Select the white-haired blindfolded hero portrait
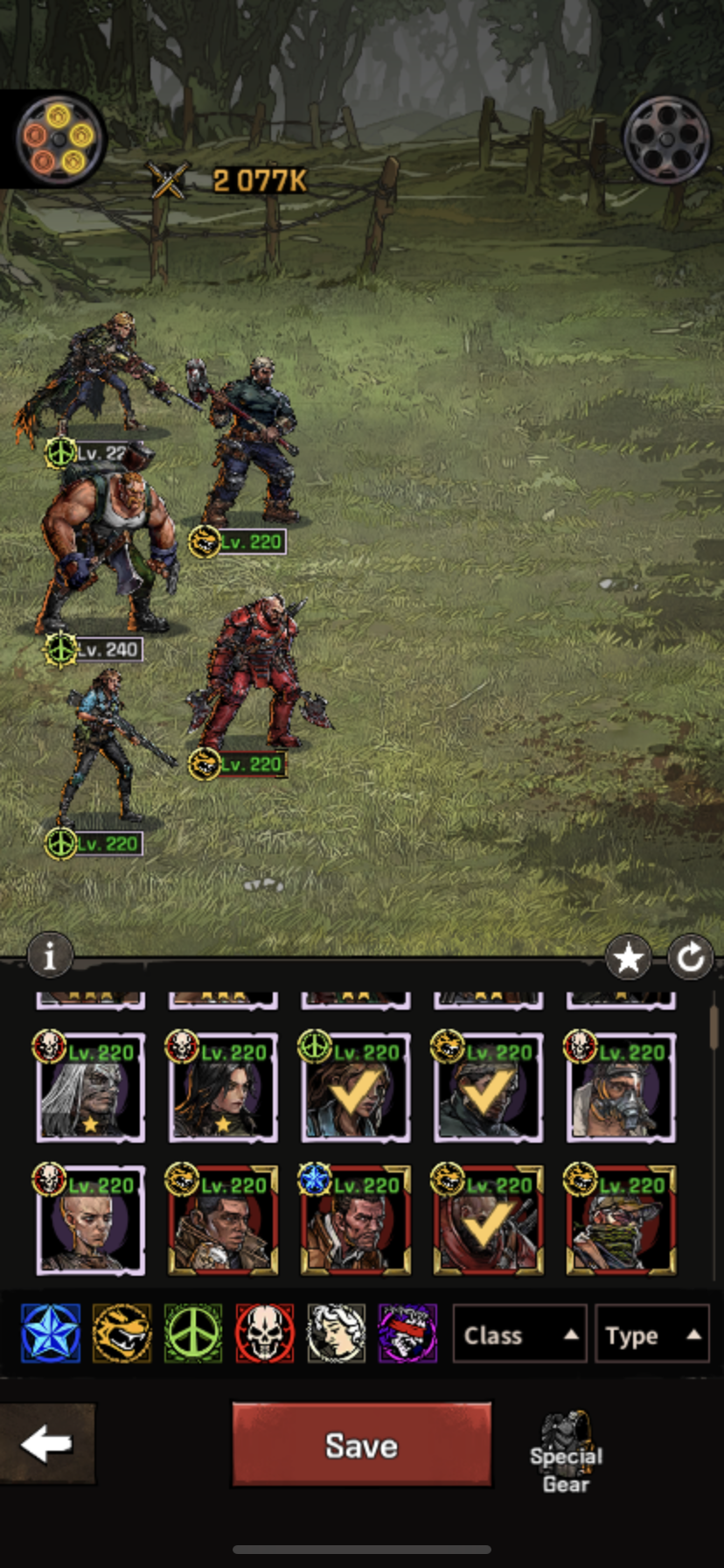Screen dimensions: 724x1568 click(x=90, y=1088)
